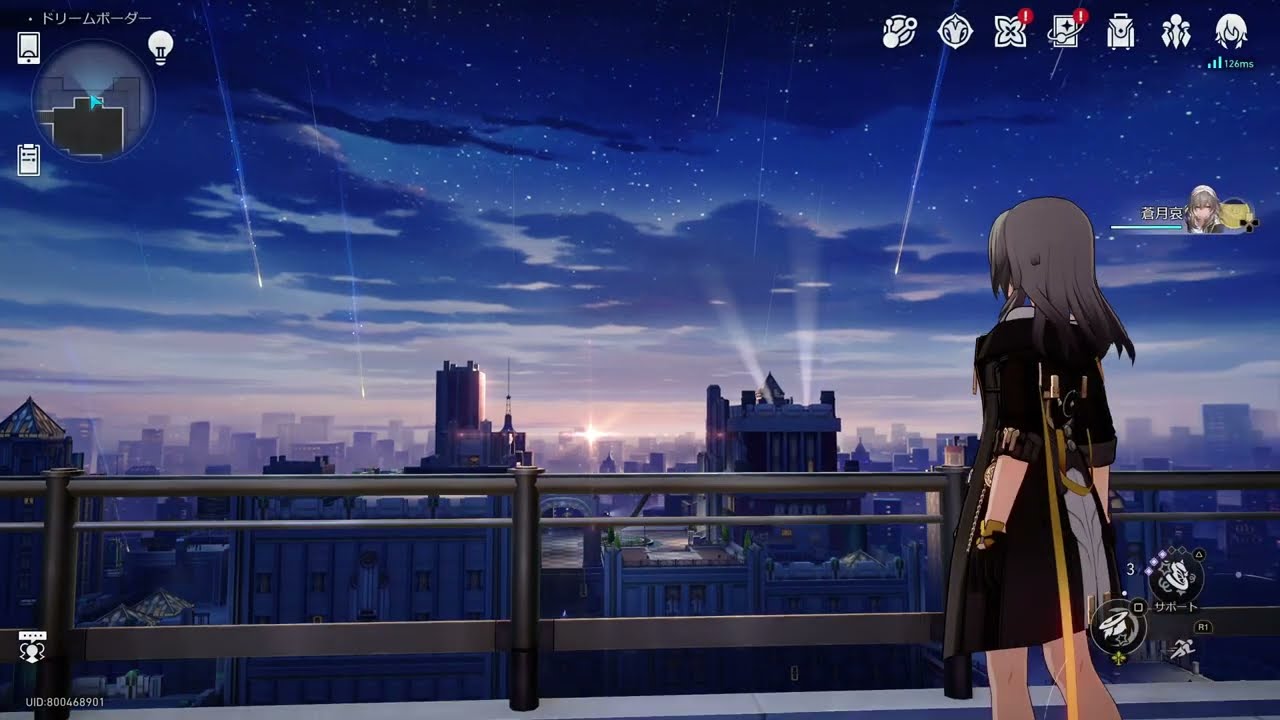Open the phone menu icon
Image resolution: width=1280 pixels, height=720 pixels.
29,47
